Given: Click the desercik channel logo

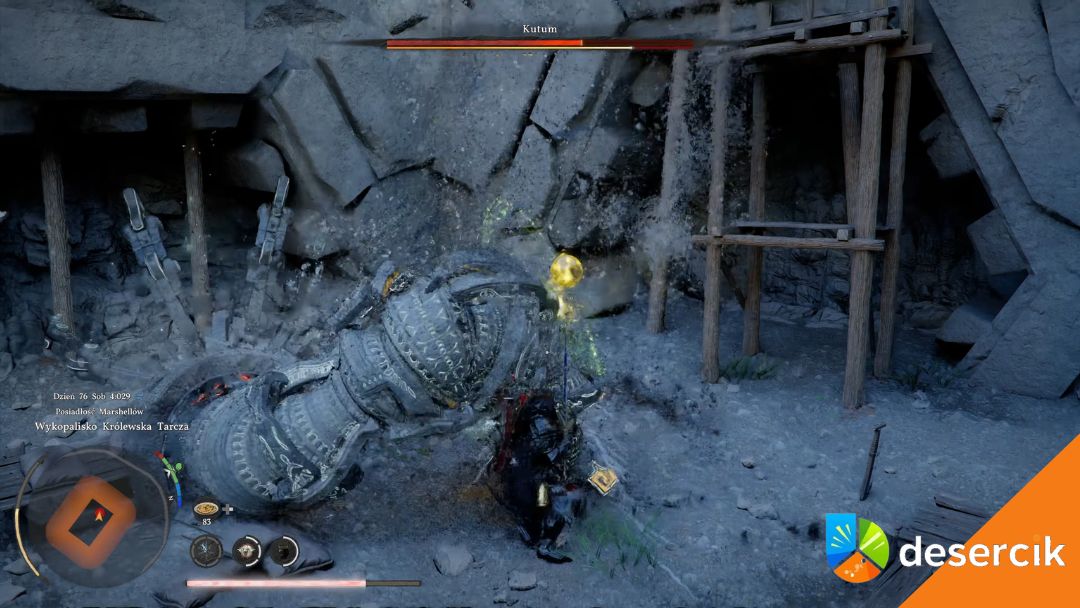Looking at the screenshot, I should tap(857, 547).
